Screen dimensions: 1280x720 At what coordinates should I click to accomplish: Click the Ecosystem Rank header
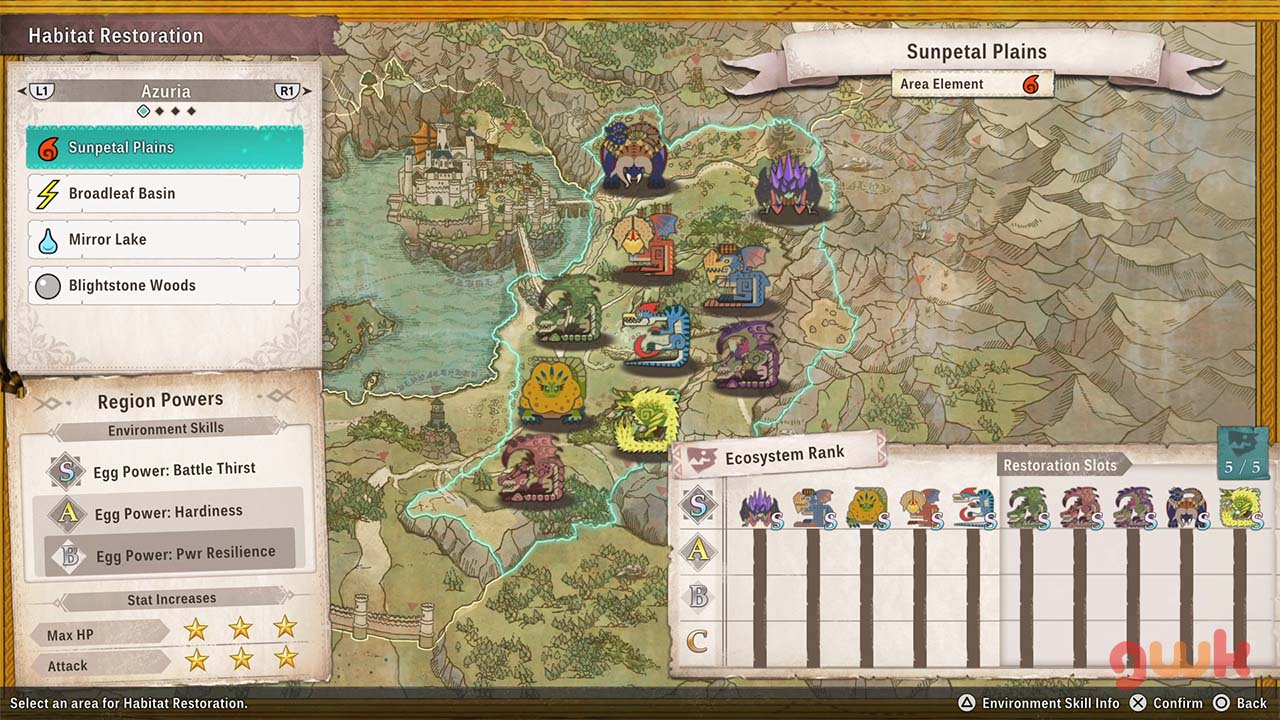tap(783, 455)
